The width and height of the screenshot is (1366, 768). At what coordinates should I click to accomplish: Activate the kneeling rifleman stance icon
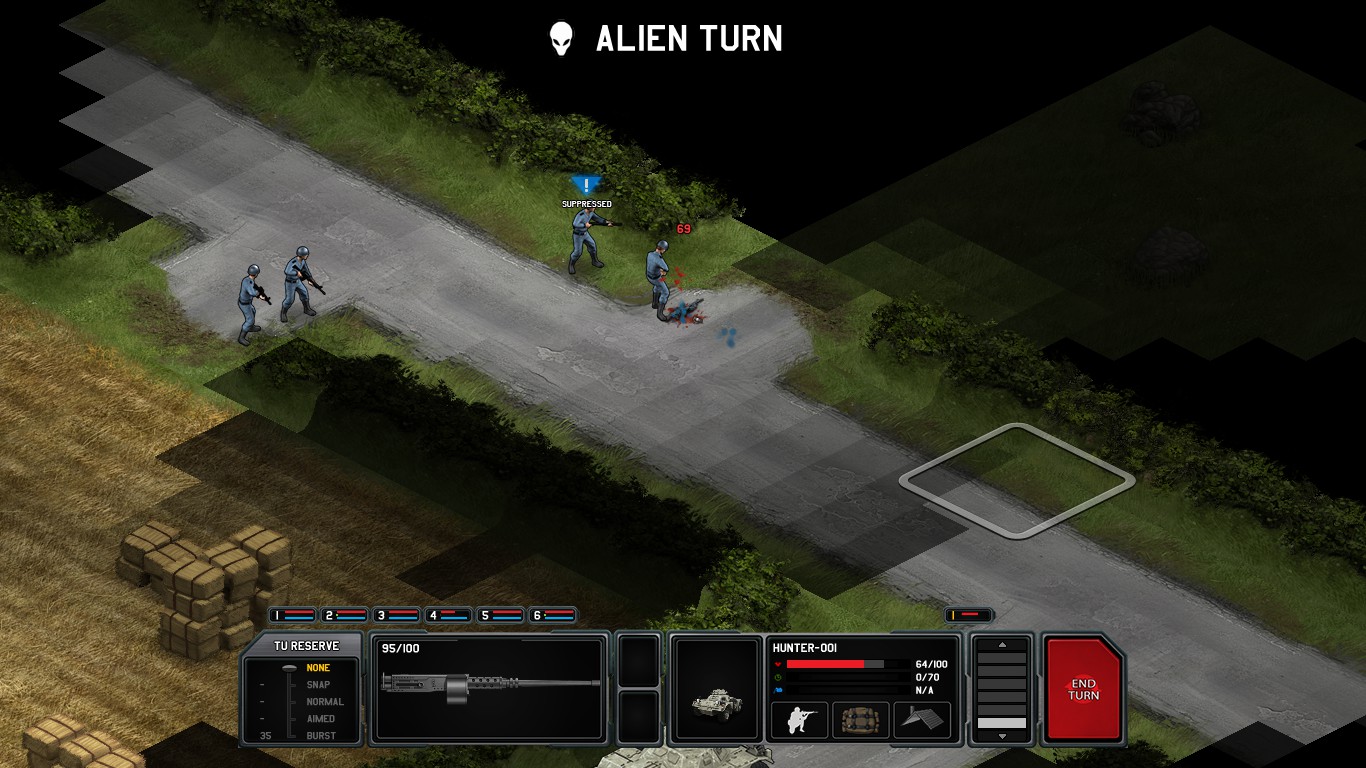coord(799,720)
